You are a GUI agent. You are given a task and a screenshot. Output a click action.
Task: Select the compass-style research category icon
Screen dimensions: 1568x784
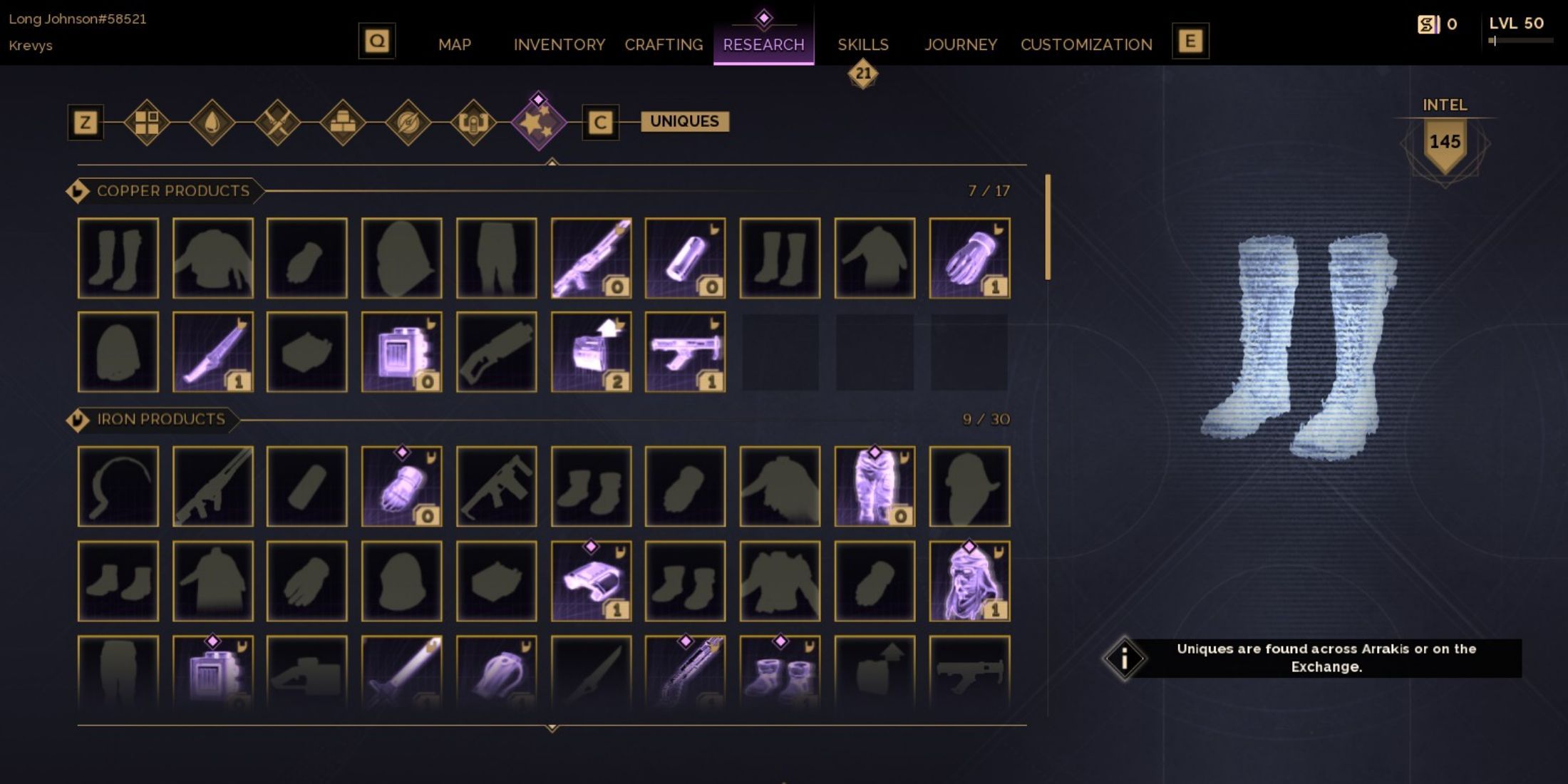(x=408, y=123)
